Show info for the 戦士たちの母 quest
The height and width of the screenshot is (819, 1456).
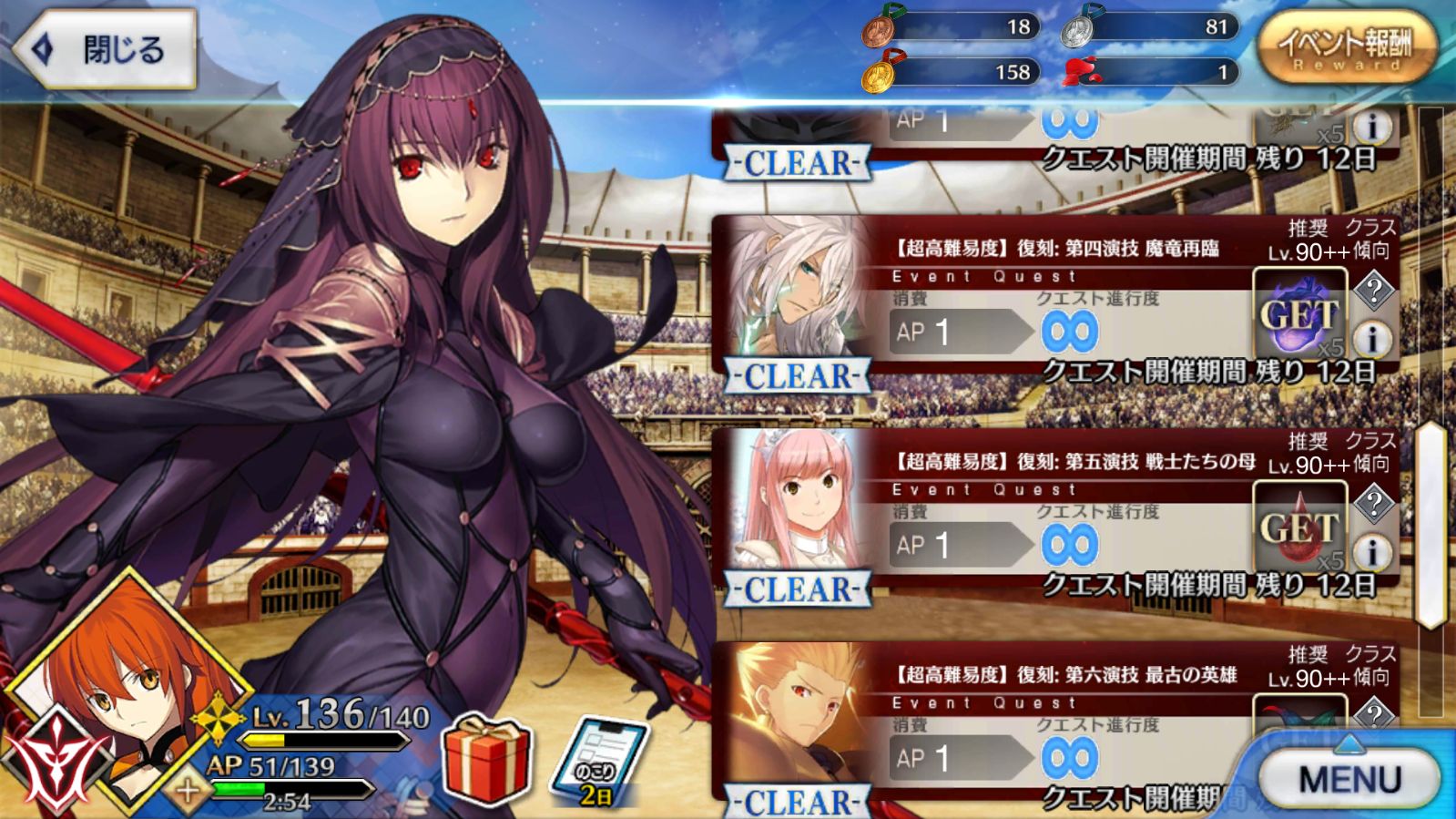tap(1372, 551)
